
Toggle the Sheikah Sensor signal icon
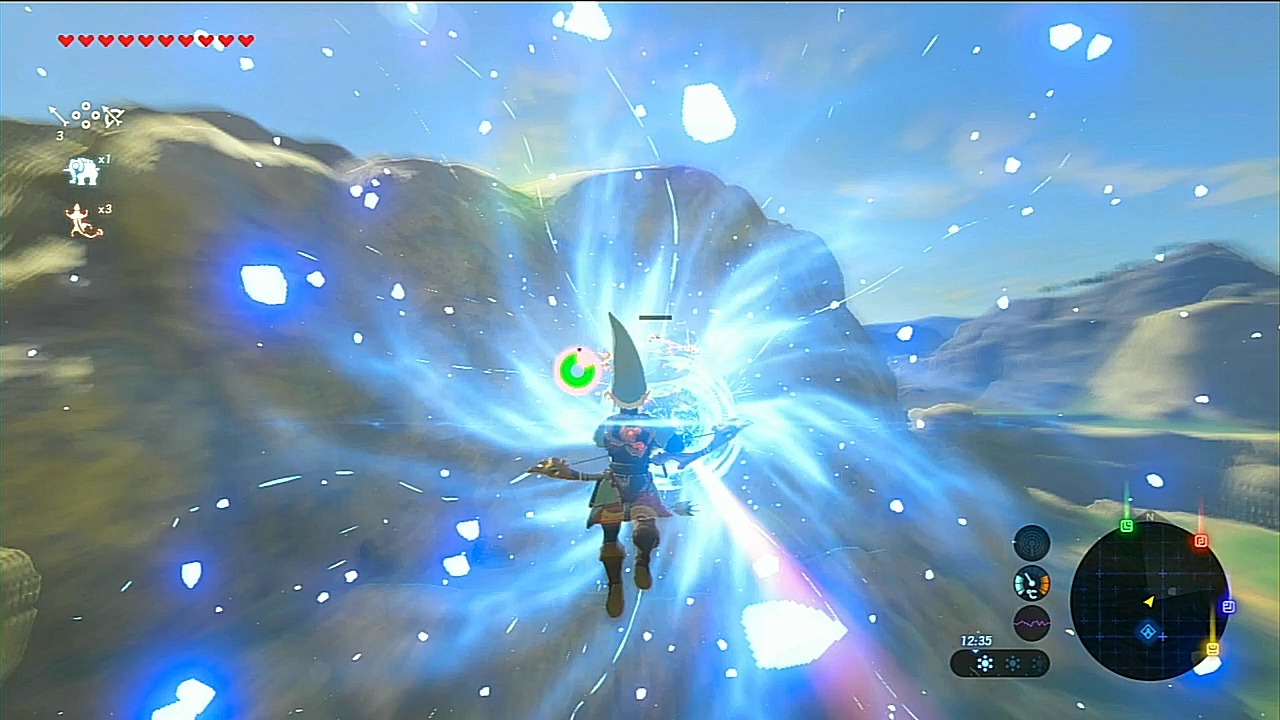tap(1032, 543)
